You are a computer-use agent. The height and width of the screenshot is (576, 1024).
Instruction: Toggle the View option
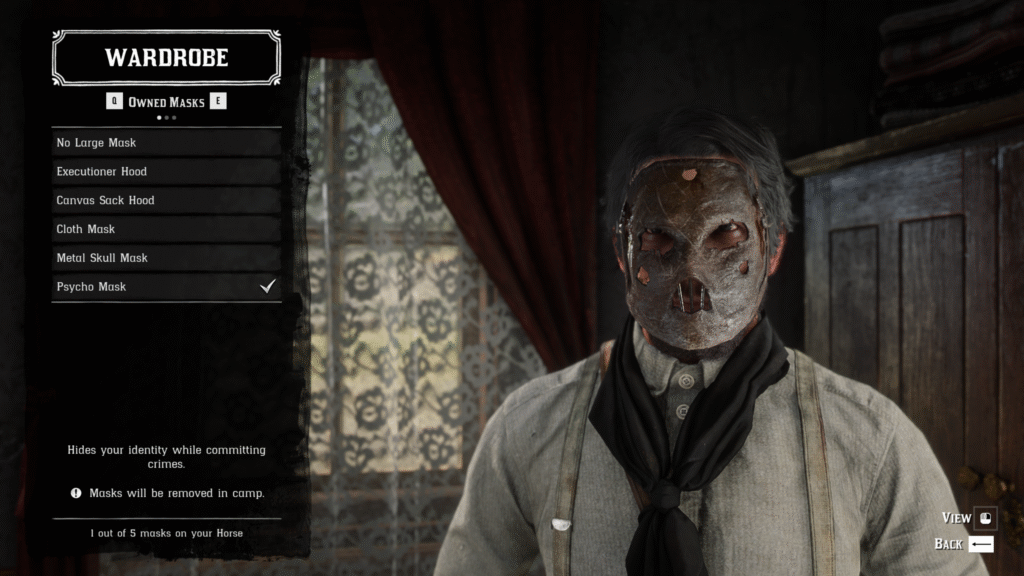(968, 518)
